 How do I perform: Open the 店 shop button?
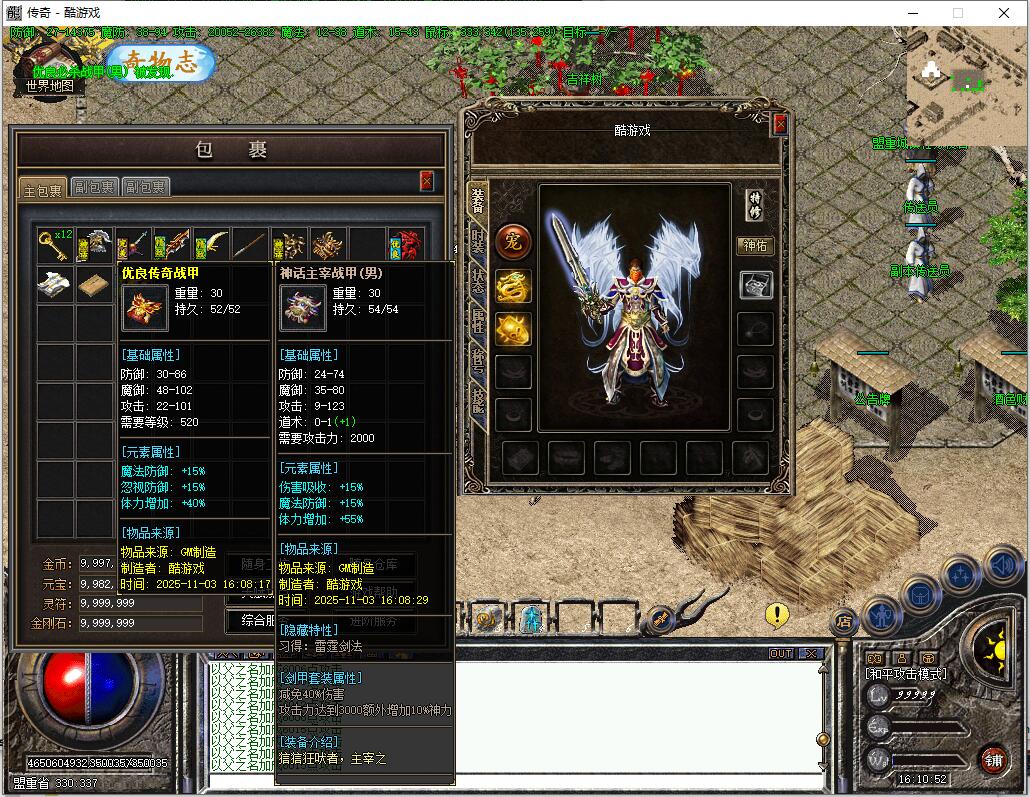pyautogui.click(x=842, y=622)
